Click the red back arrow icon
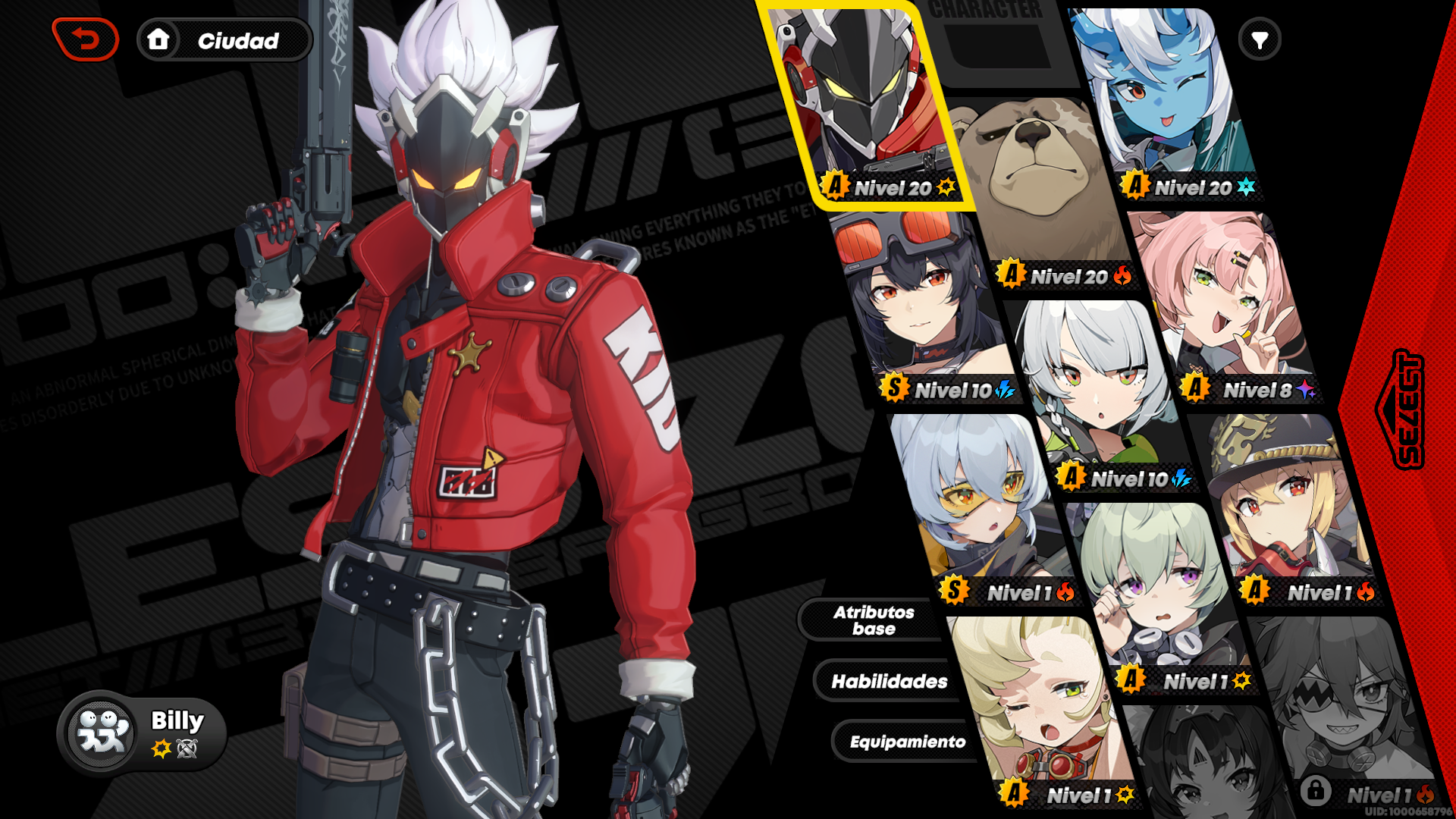 click(86, 40)
